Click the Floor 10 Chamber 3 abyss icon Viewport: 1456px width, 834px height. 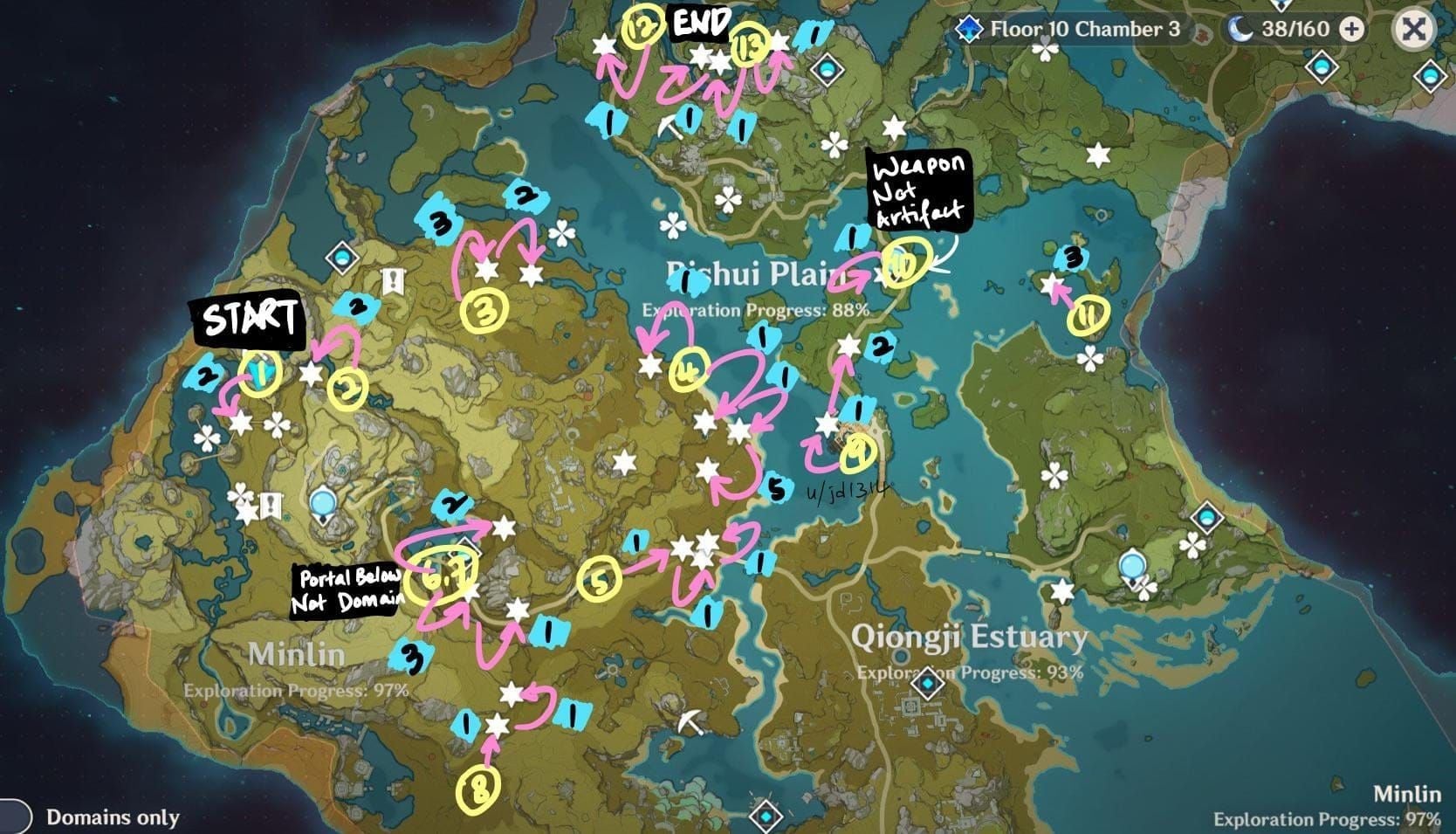(x=967, y=28)
